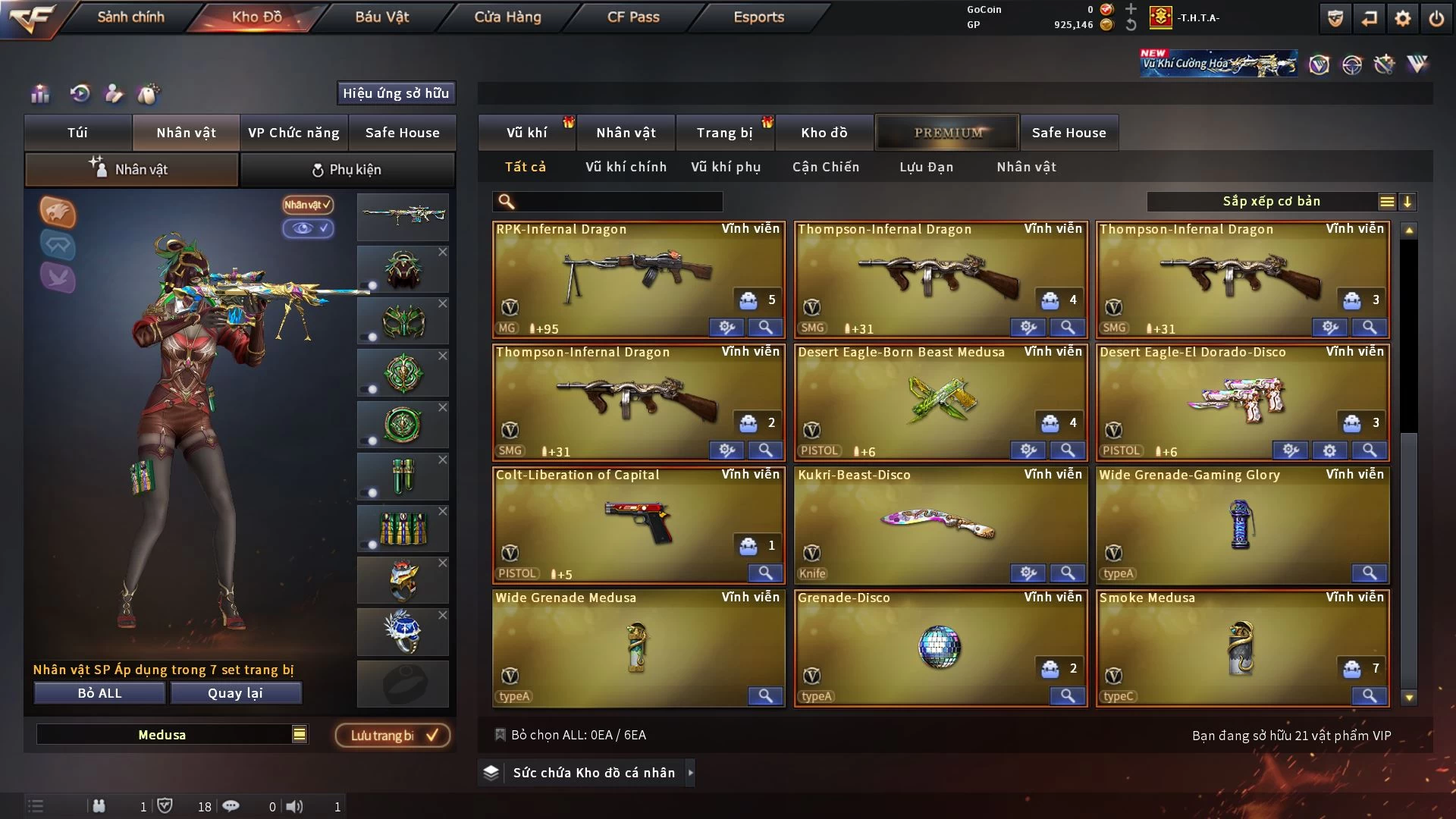Go to Sảnh chính lobby
Screen dimensions: 1456x819
[130, 17]
